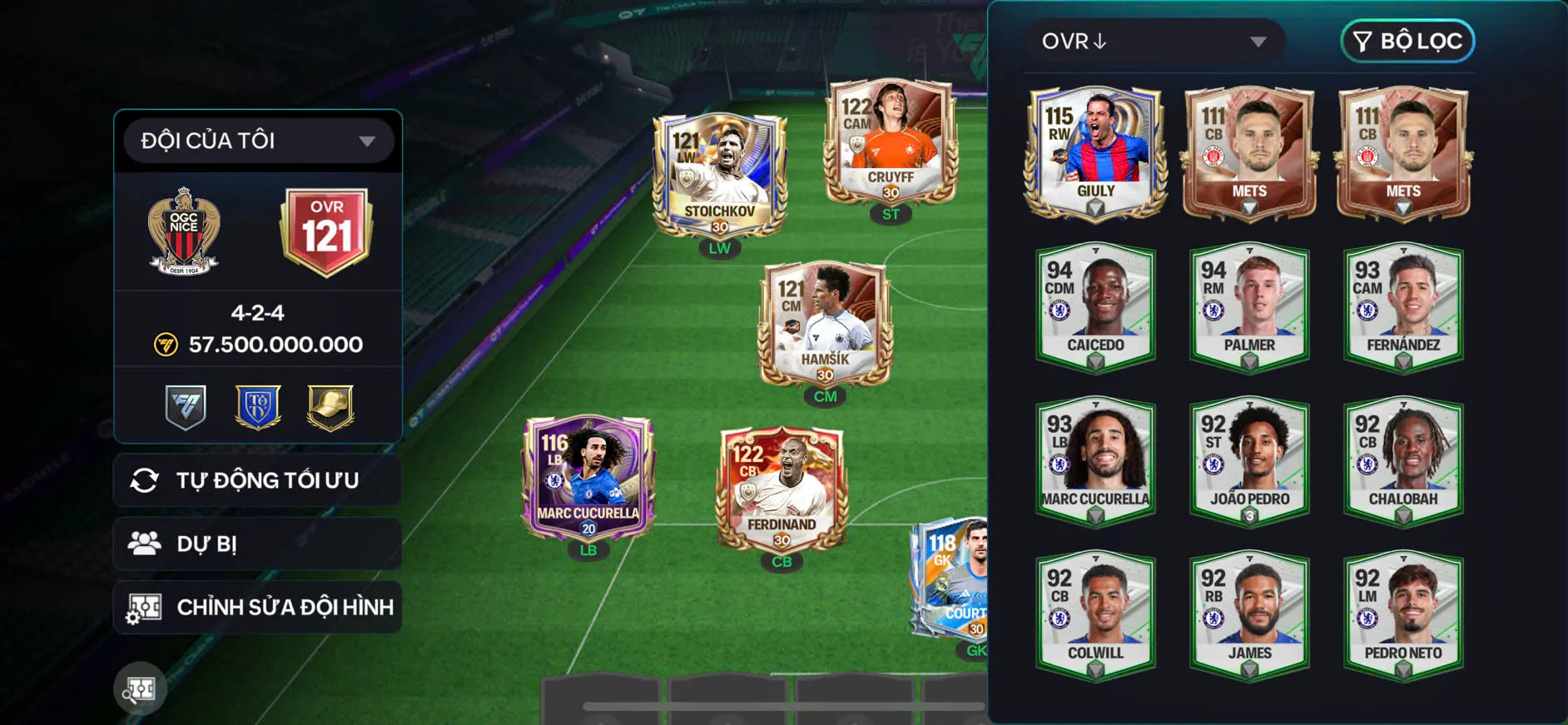Select Stoichkov in the LW position
The image size is (1568, 725).
click(720, 176)
